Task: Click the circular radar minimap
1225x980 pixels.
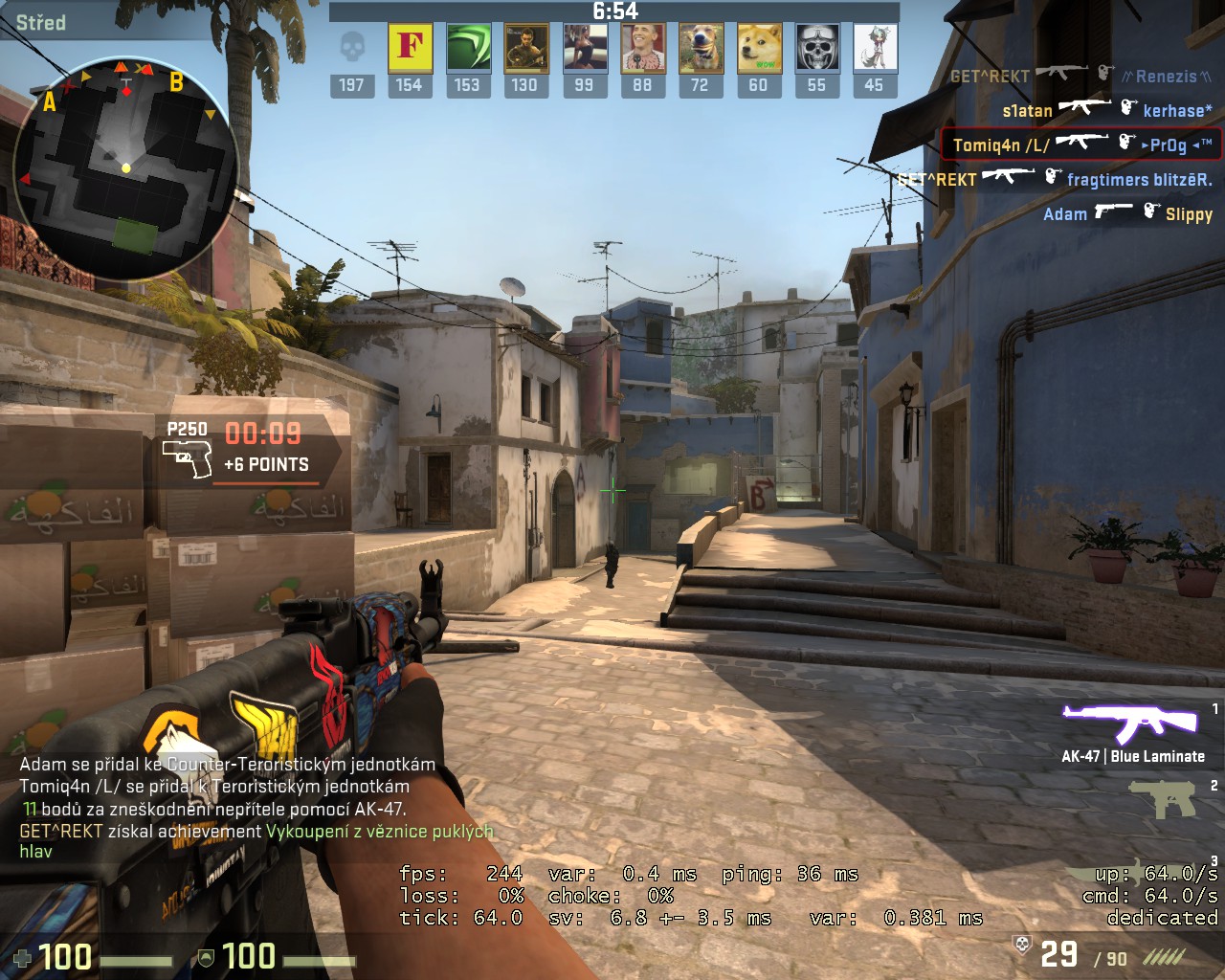Action: [x=125, y=167]
